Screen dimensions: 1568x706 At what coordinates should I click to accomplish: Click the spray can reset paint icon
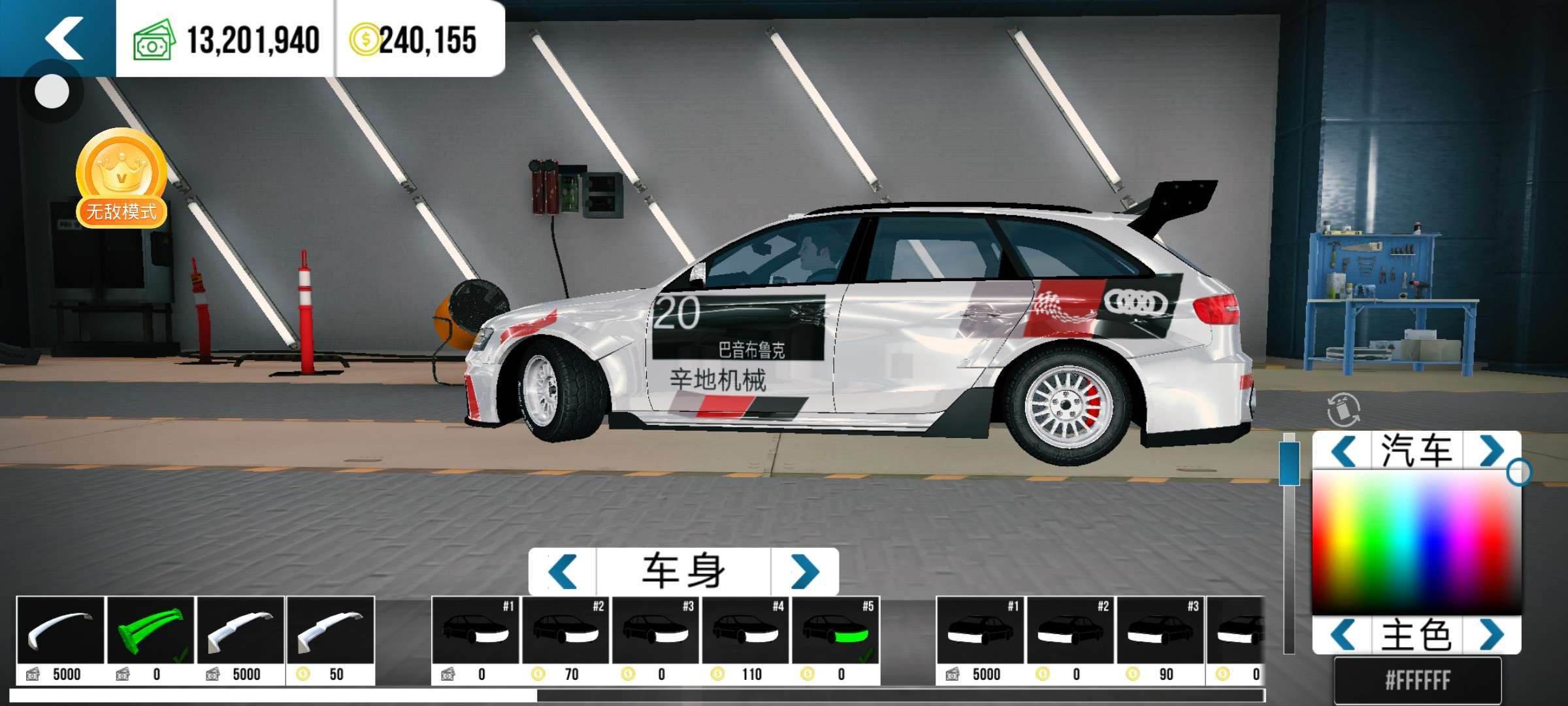tap(1343, 410)
